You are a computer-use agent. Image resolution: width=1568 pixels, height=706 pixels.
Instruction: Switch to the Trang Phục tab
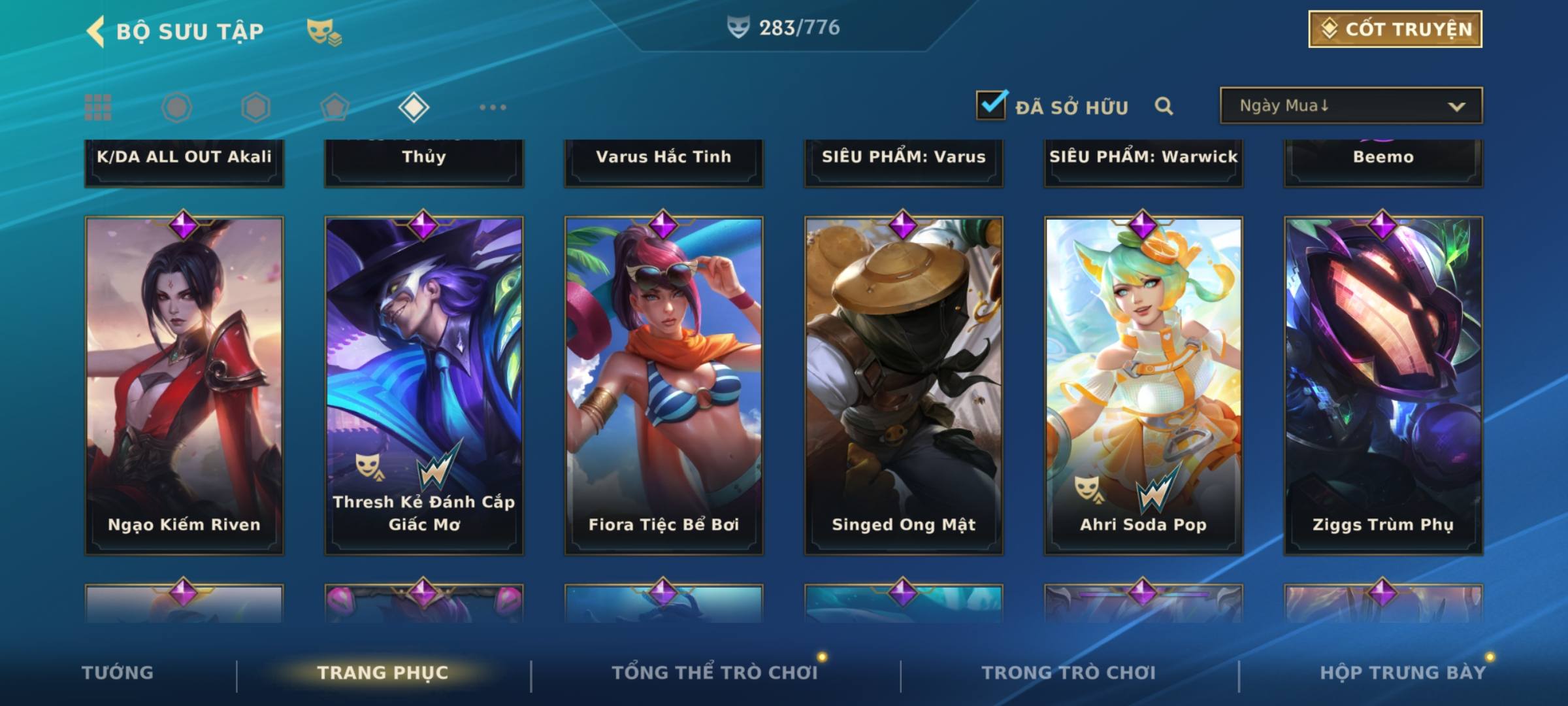click(383, 673)
